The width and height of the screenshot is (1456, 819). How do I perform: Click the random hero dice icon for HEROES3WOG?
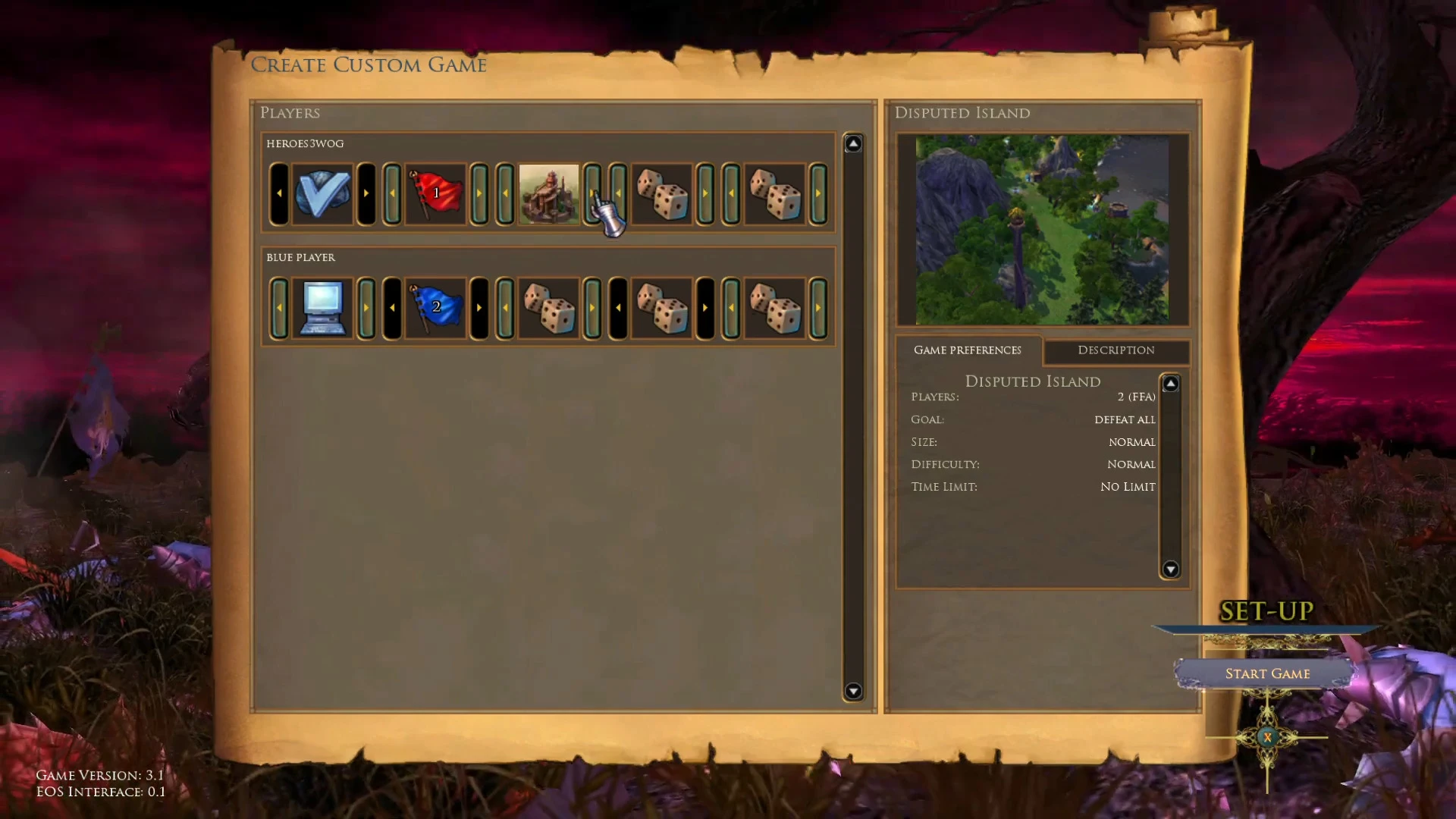pos(663,193)
